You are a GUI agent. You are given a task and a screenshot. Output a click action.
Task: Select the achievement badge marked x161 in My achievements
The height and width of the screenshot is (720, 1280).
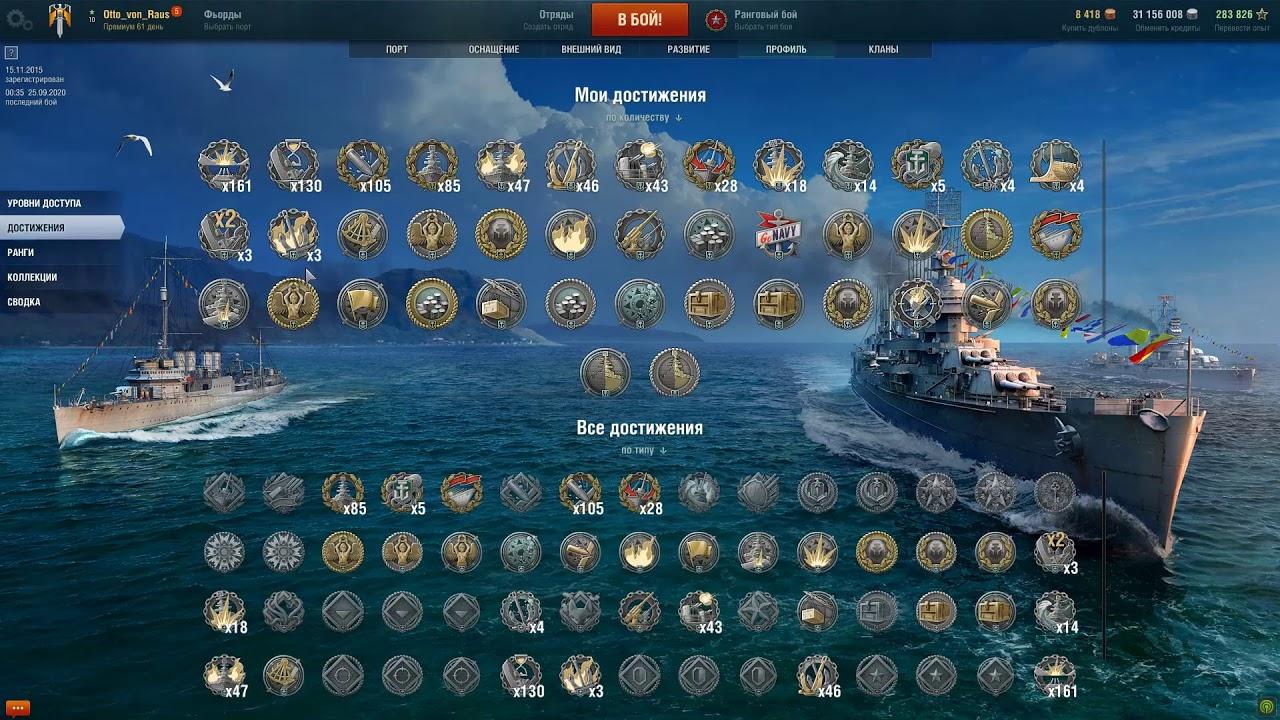(223, 165)
